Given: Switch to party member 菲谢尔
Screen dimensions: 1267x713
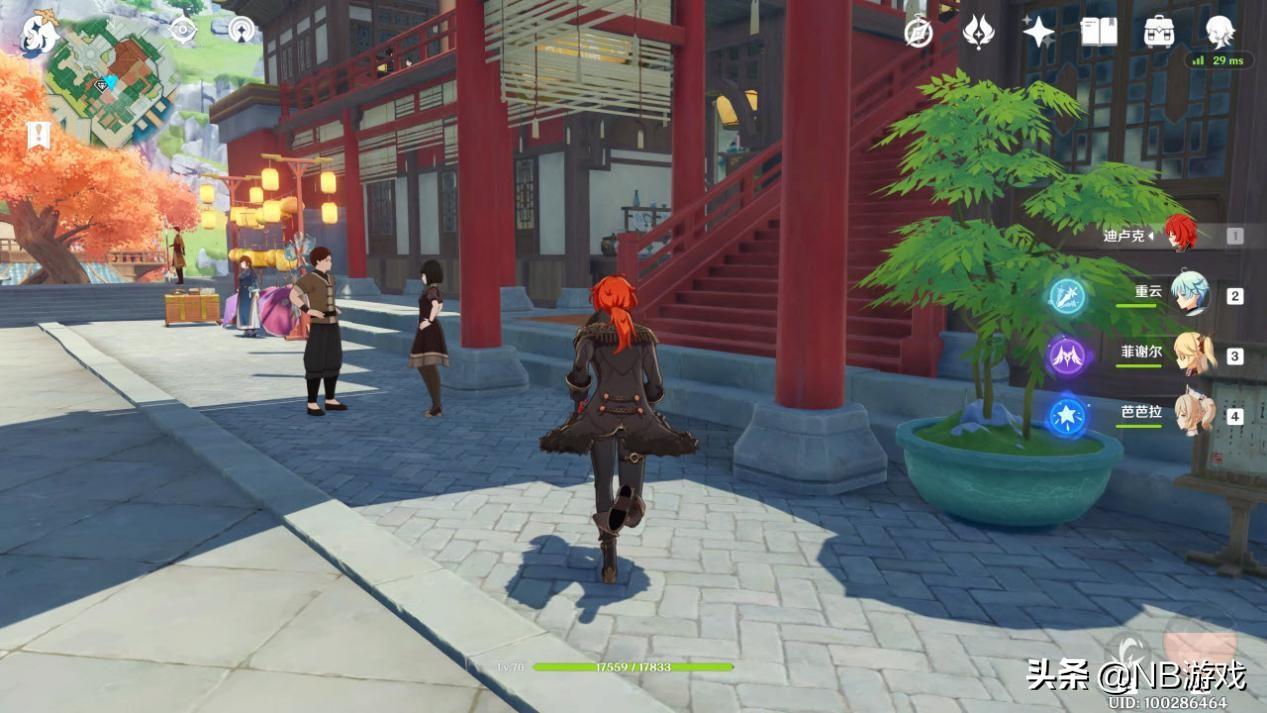Looking at the screenshot, I should pyautogui.click(x=1192, y=355).
